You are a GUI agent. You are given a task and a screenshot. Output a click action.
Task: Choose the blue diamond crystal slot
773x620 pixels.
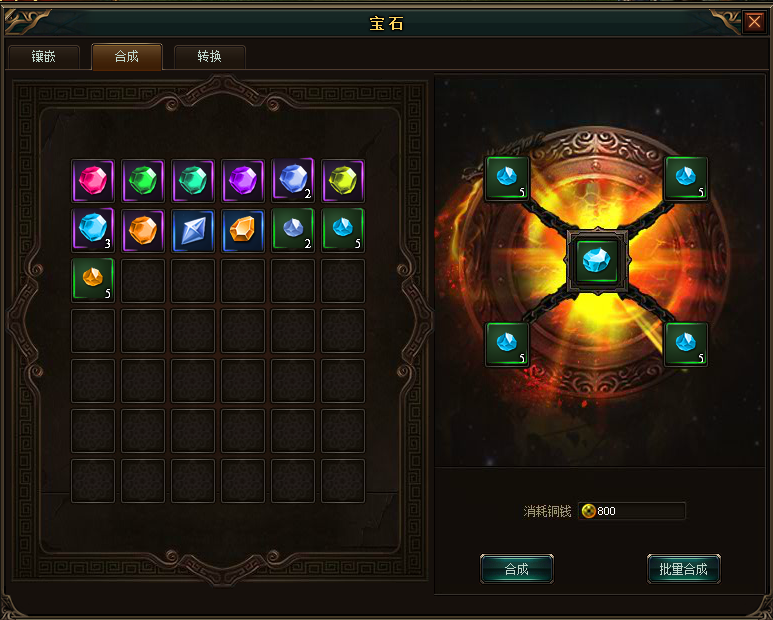pos(193,229)
